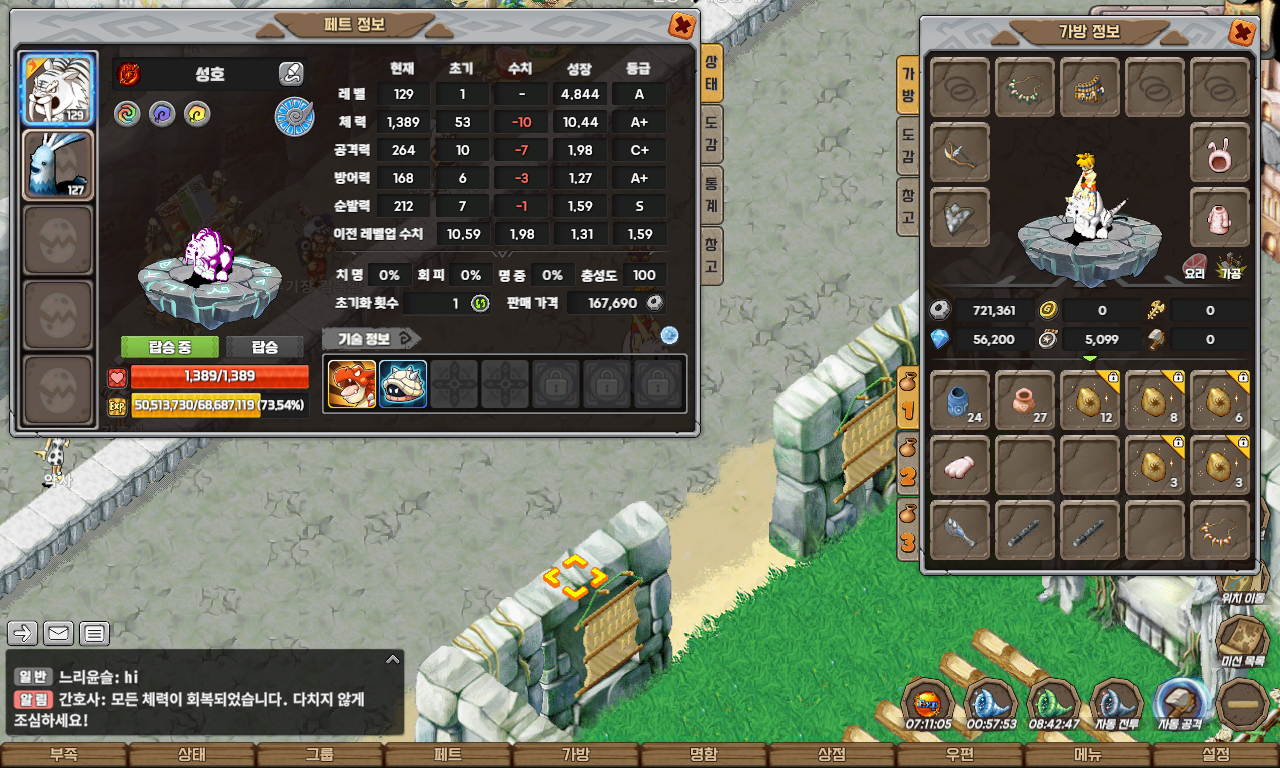This screenshot has width=1280, height=768.
Task: Select the blue spiked shell skill
Action: click(403, 384)
